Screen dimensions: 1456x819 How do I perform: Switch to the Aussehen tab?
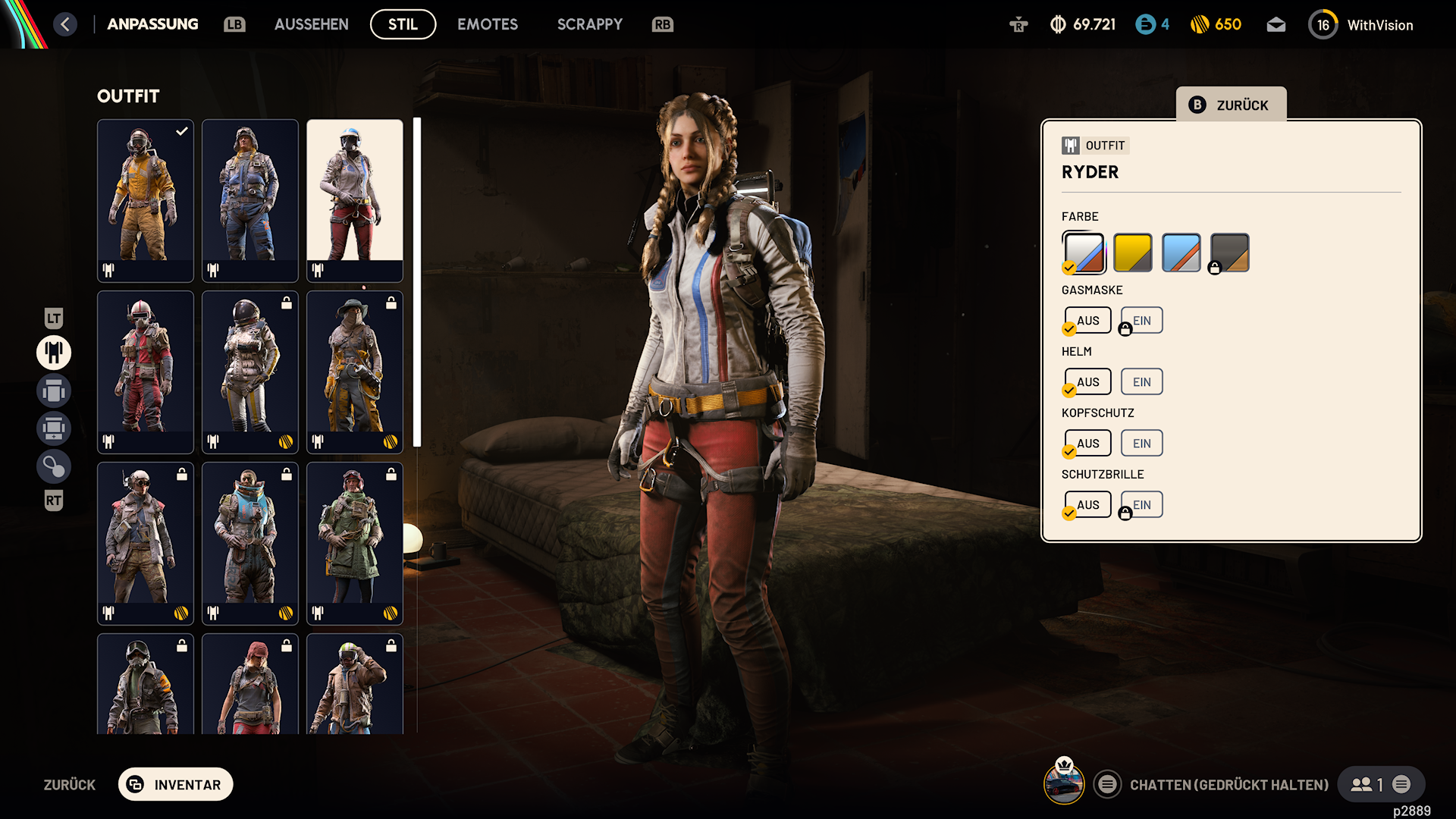(311, 24)
